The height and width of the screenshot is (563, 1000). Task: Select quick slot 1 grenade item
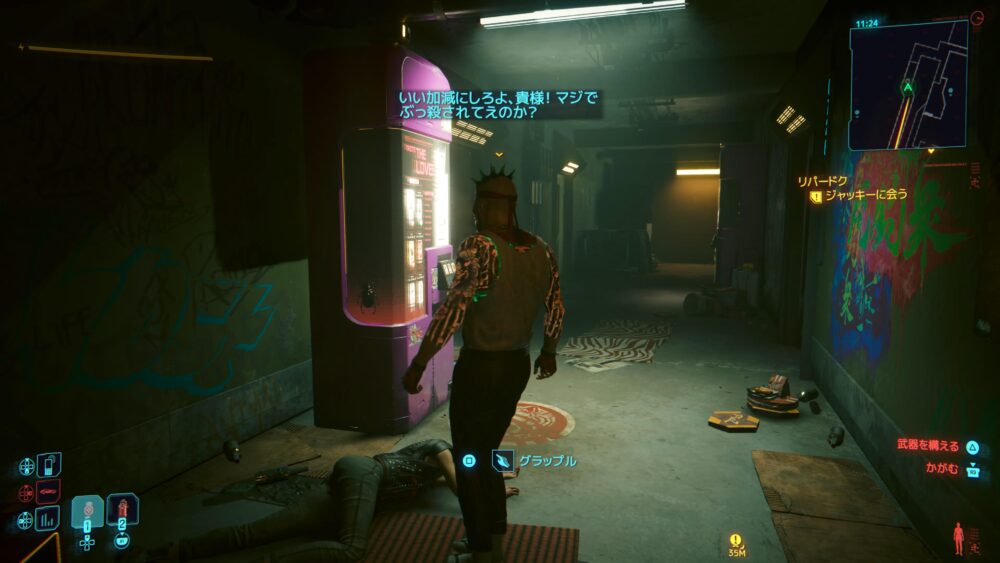click(87, 511)
